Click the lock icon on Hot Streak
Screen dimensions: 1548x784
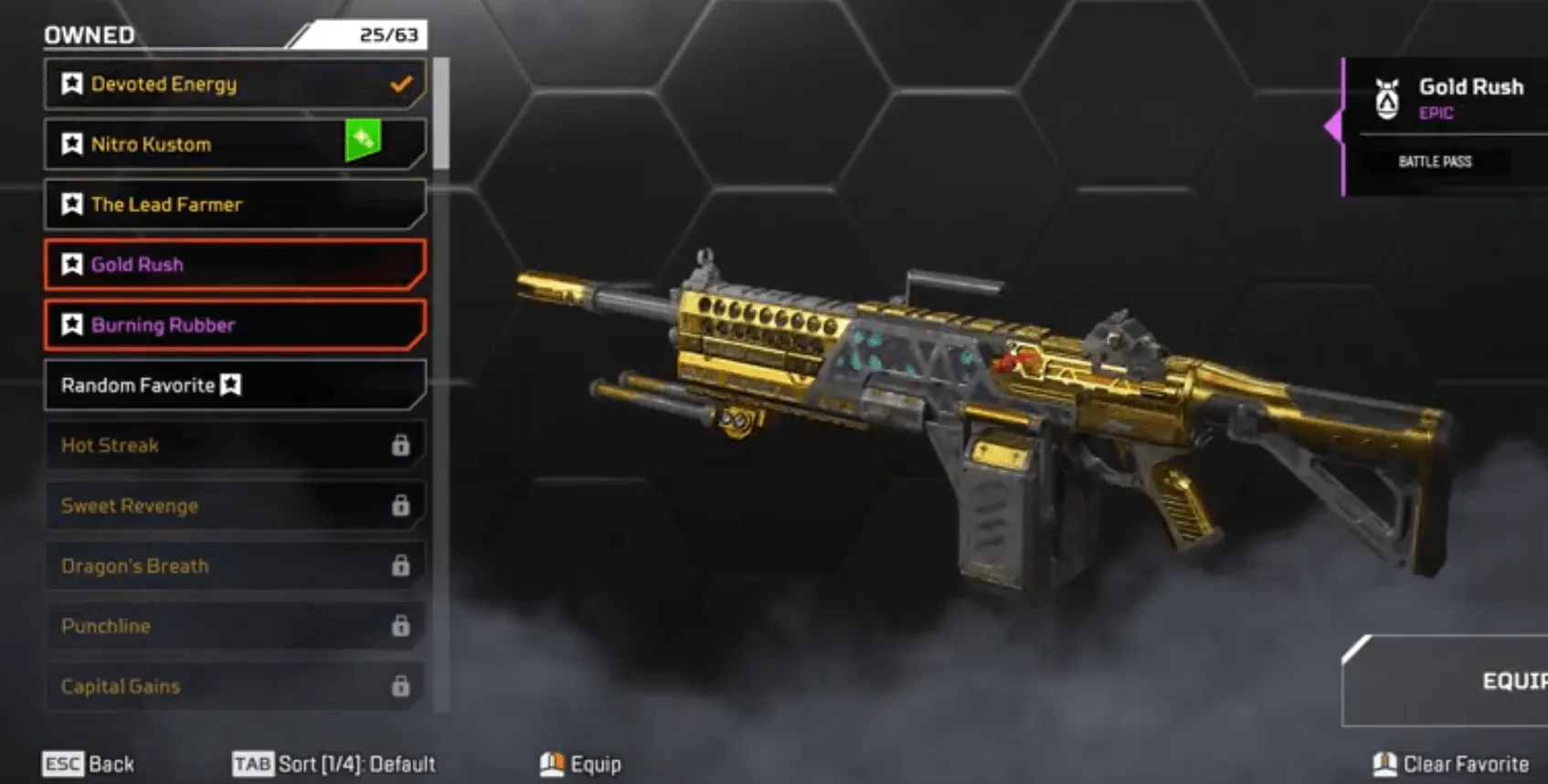coord(399,446)
